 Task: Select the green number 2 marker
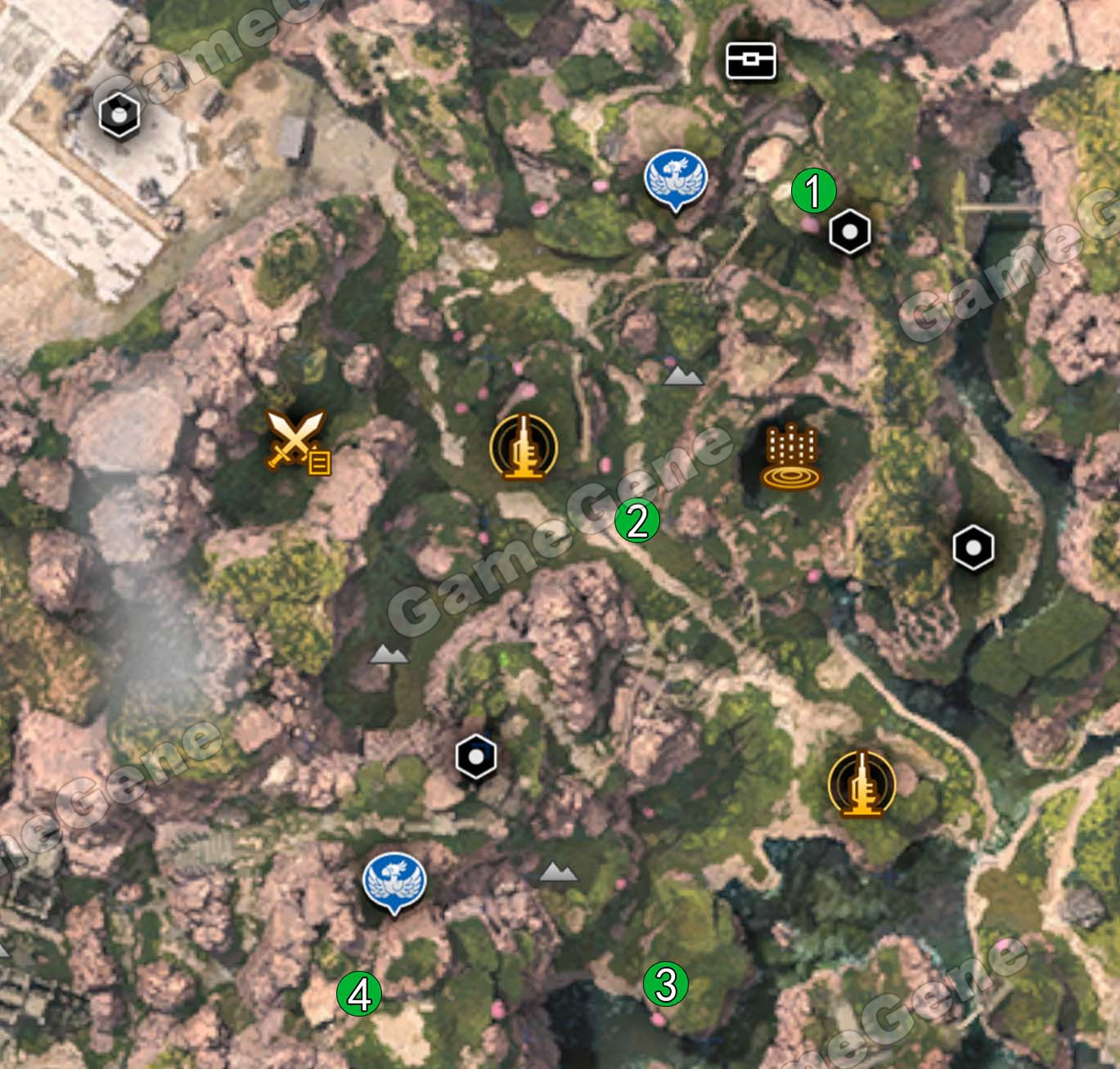coord(637,520)
